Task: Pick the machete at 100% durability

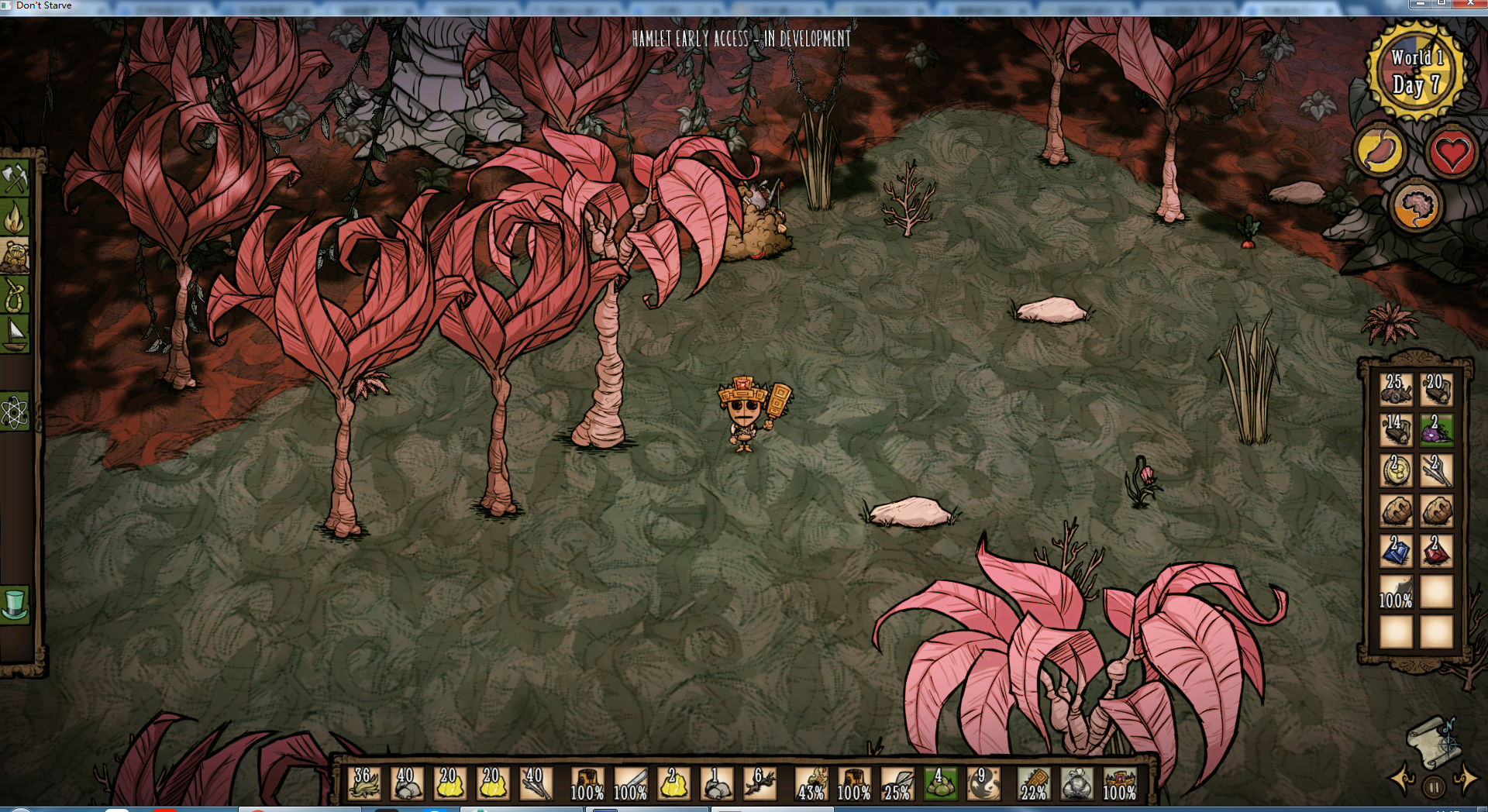Action: coord(630,783)
